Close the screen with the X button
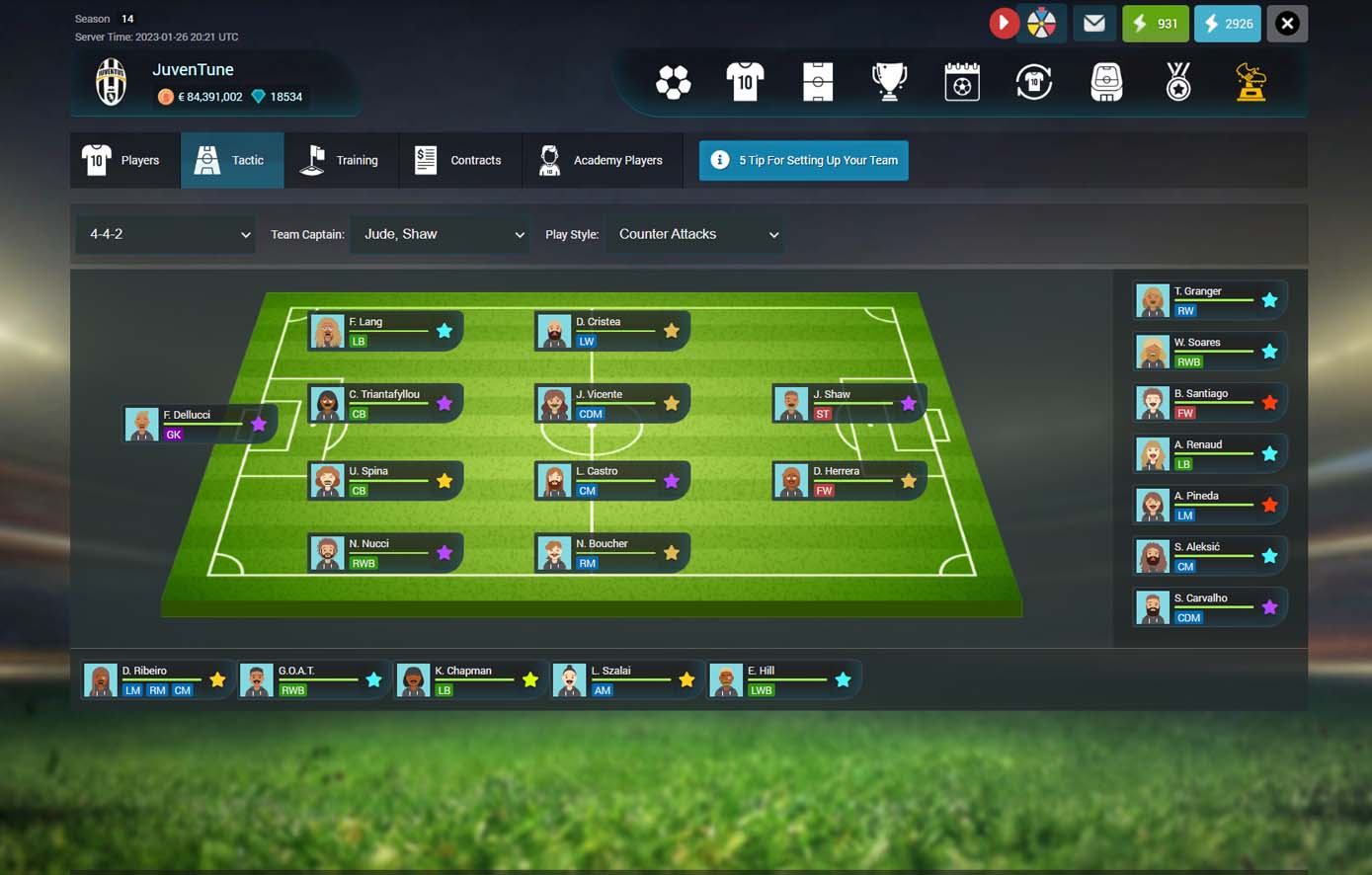Screen dimensions: 1372x875 pos(1287,24)
